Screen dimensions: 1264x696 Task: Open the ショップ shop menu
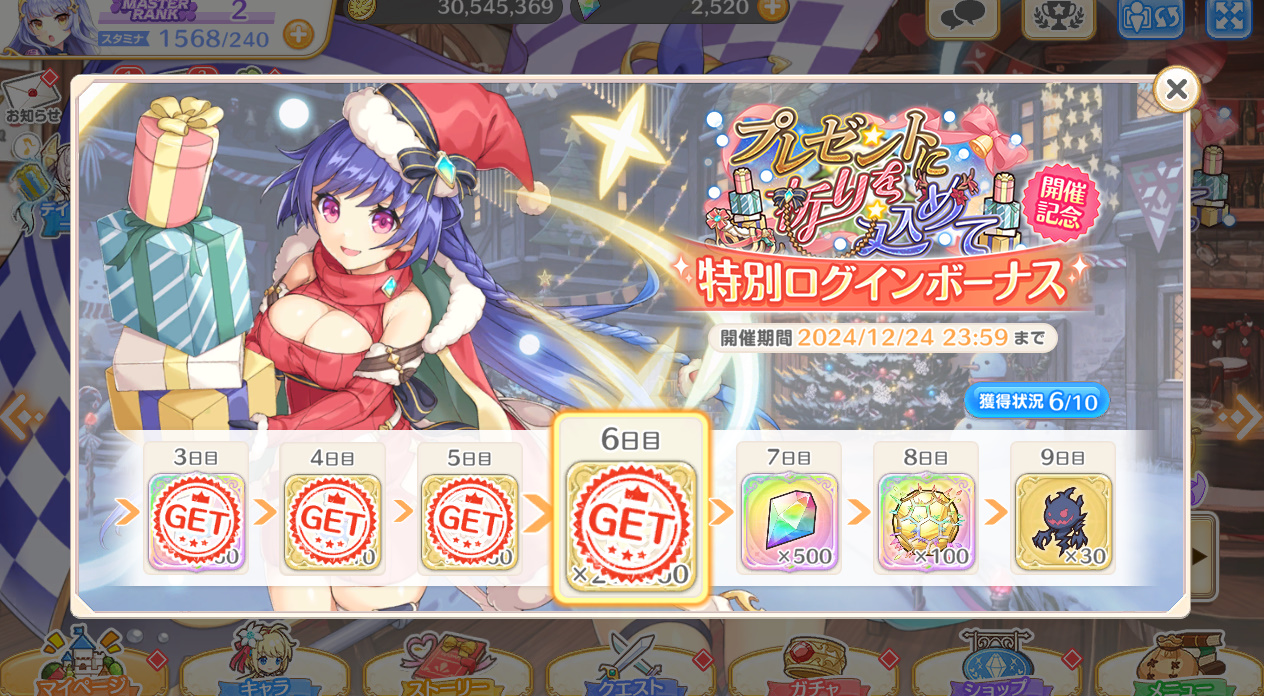click(997, 665)
